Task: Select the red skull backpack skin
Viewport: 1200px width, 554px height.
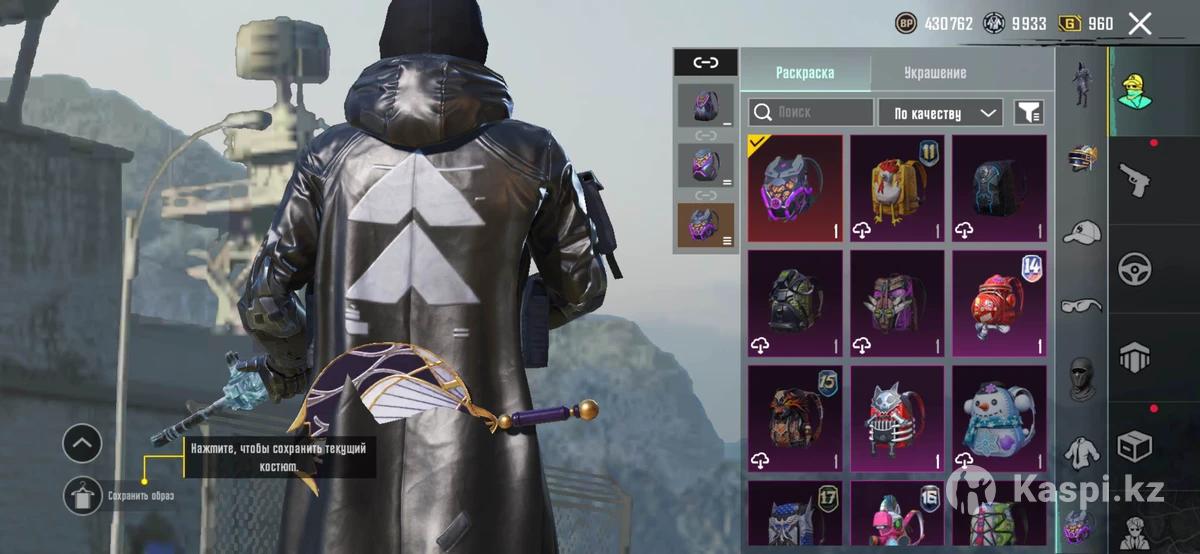Action: tap(999, 303)
